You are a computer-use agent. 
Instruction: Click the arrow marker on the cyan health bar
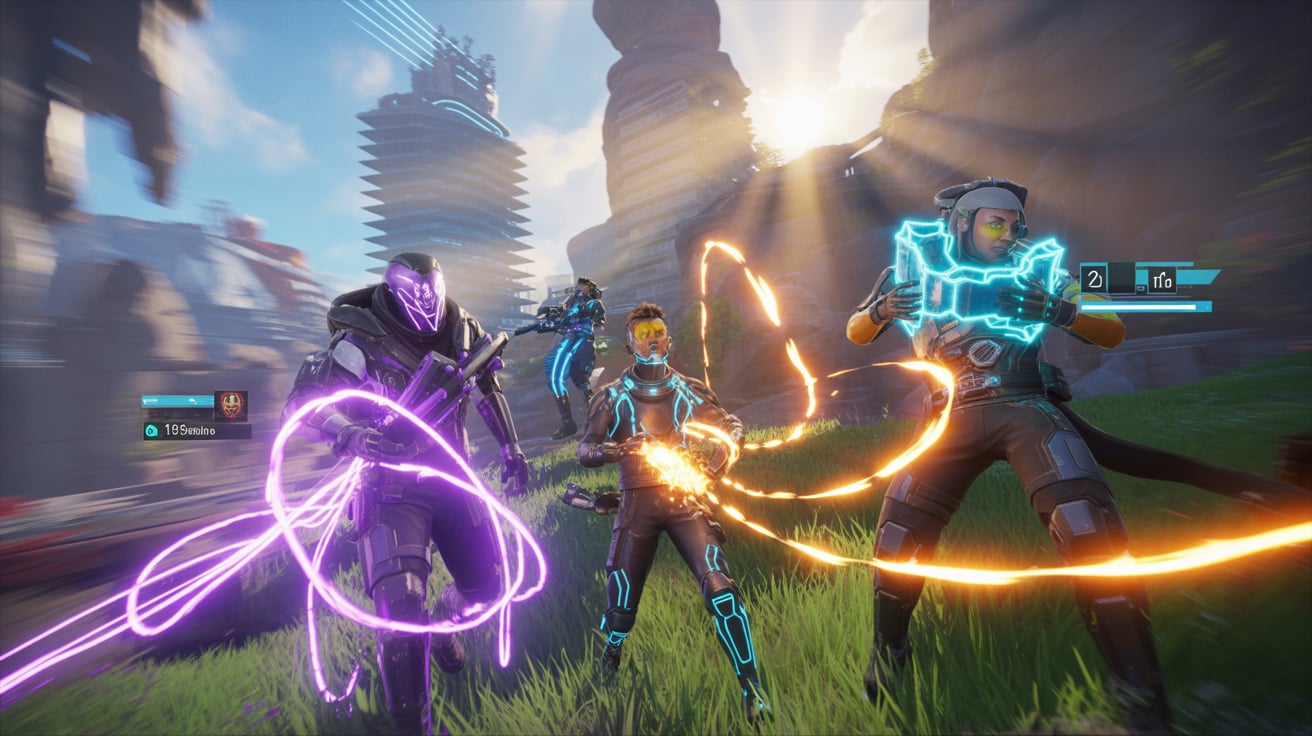pyautogui.click(x=145, y=401)
